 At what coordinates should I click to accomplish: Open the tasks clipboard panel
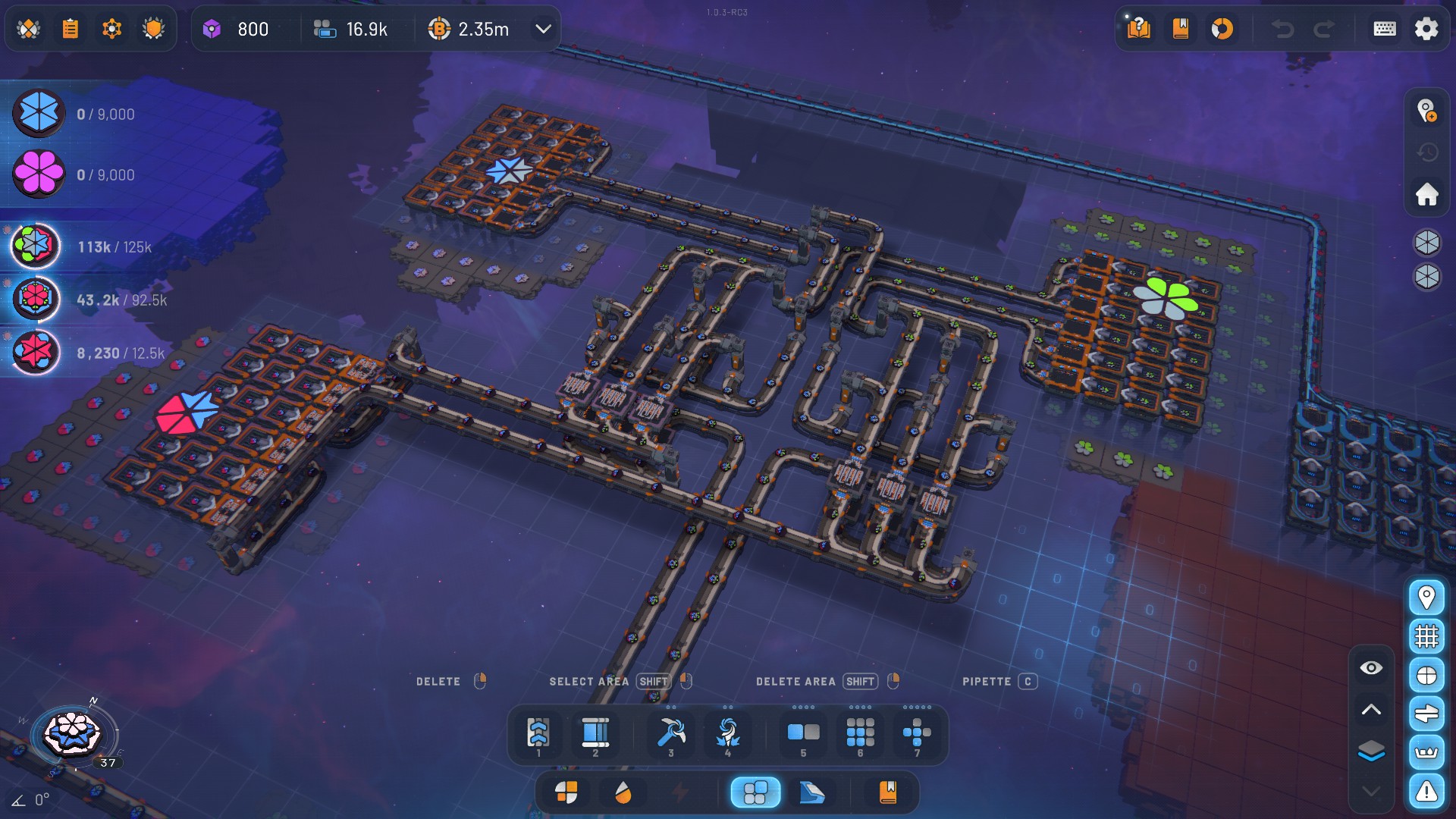point(71,28)
